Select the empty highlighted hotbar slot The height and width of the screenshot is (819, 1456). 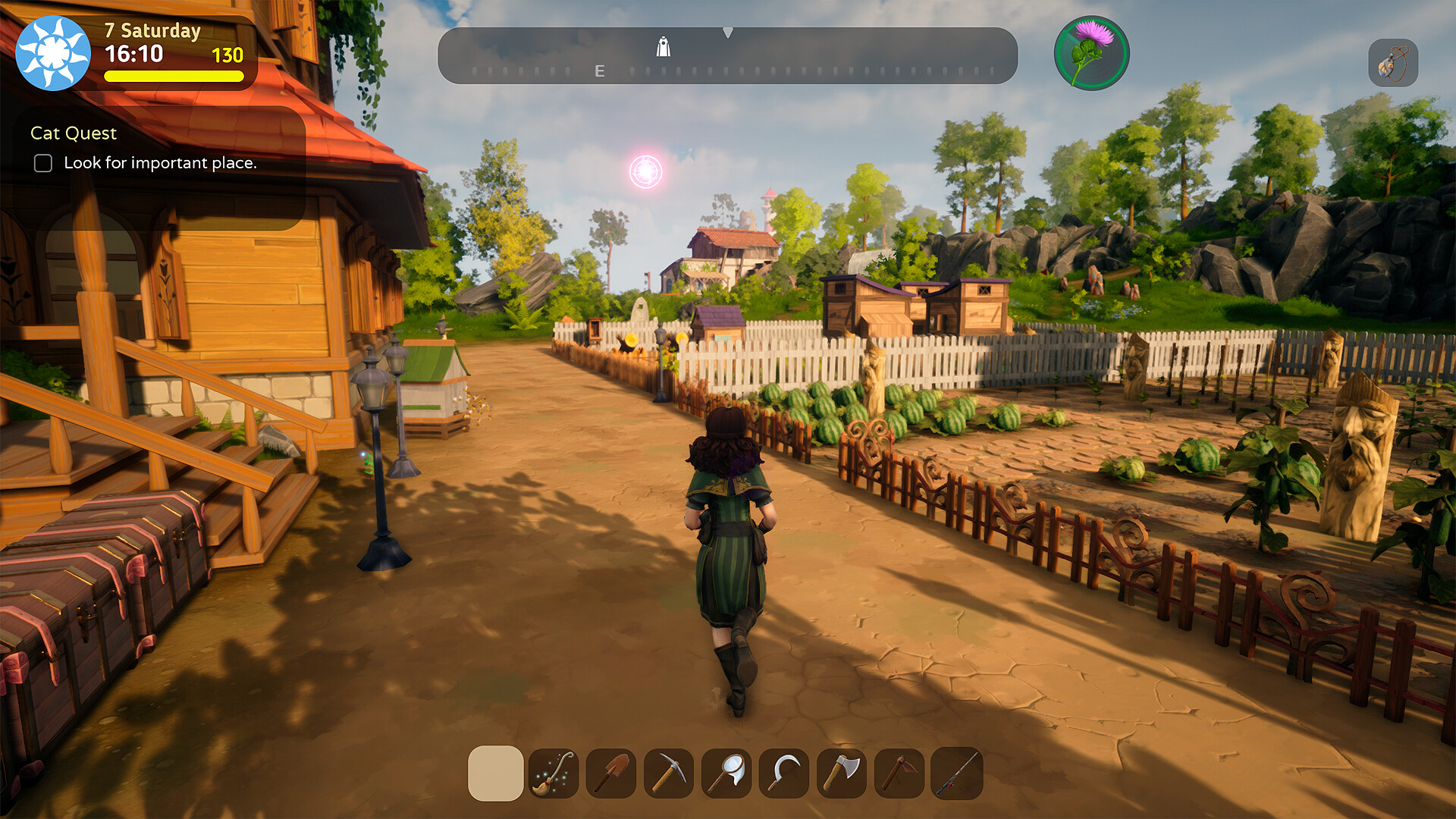496,773
